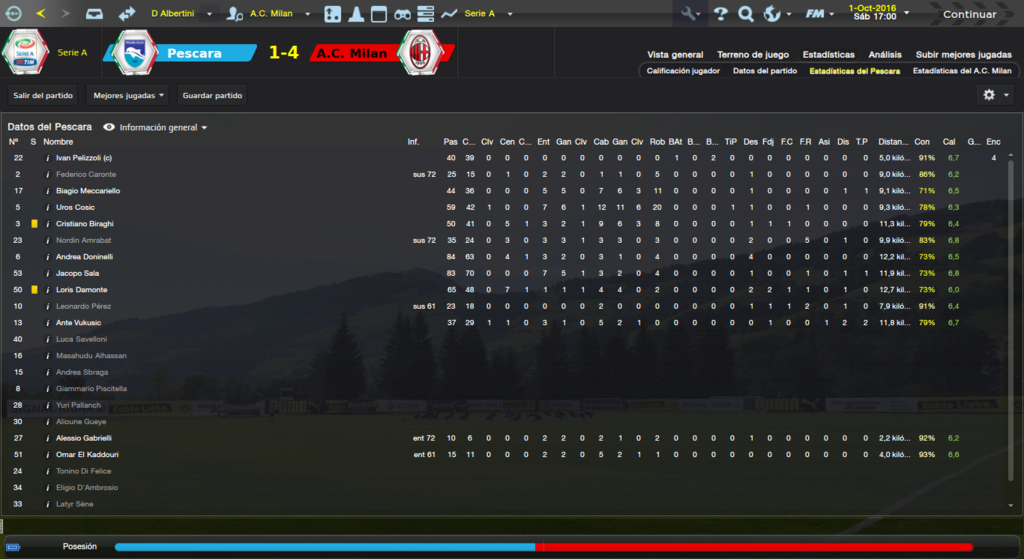The height and width of the screenshot is (559, 1024).
Task: Save the match with Guardar partido
Action: [211, 95]
